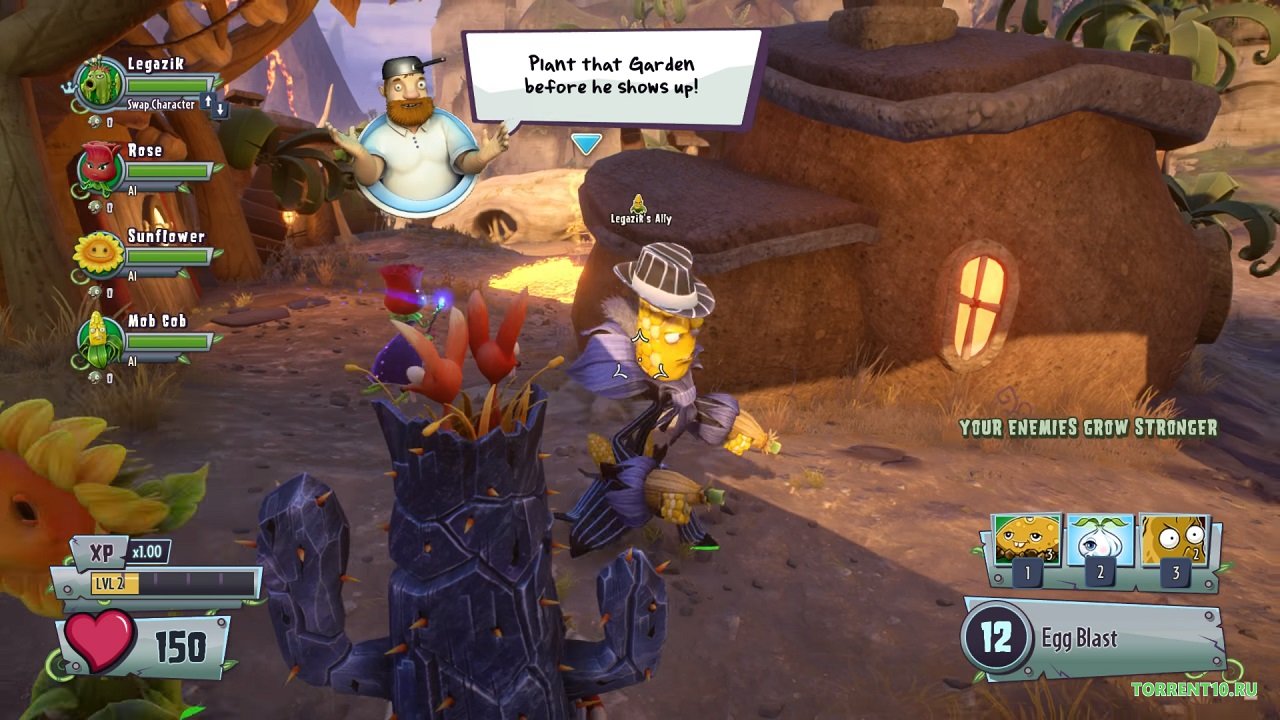This screenshot has width=1280, height=720.
Task: Click the "Plant that Garden" speech bubble
Action: pyautogui.click(x=611, y=76)
